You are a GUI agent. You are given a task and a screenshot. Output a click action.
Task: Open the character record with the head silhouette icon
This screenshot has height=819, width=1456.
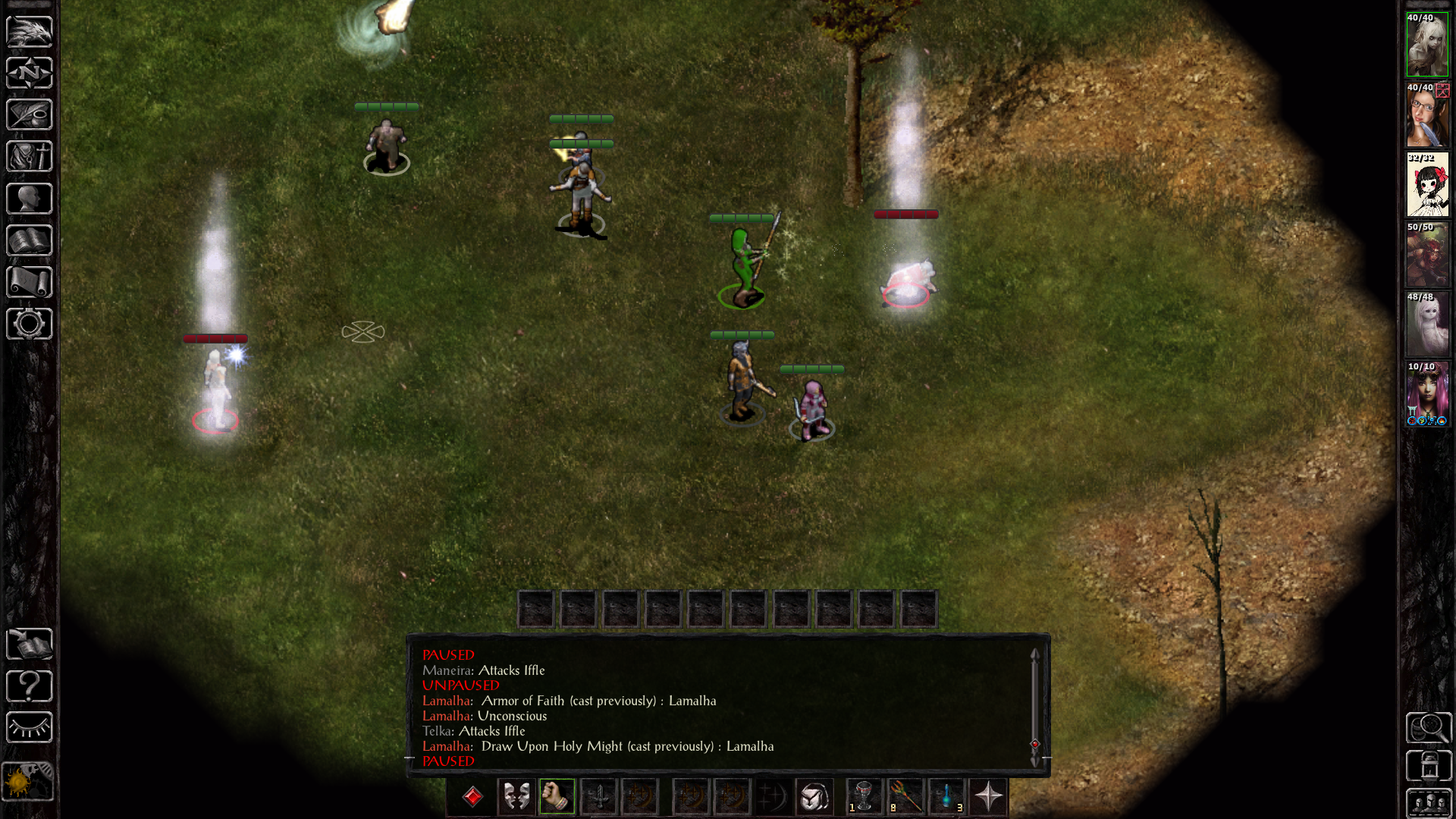pos(30,199)
